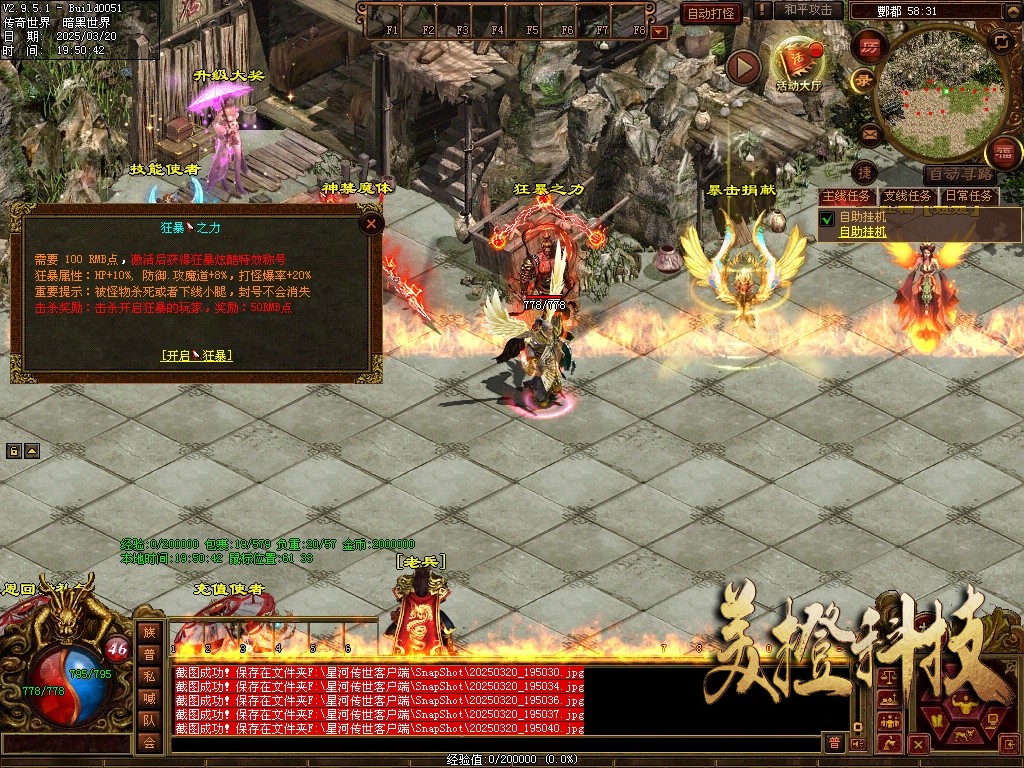Choose the [开启狂暴] dialogue option
Screen dimensions: 1024x768
(x=197, y=355)
